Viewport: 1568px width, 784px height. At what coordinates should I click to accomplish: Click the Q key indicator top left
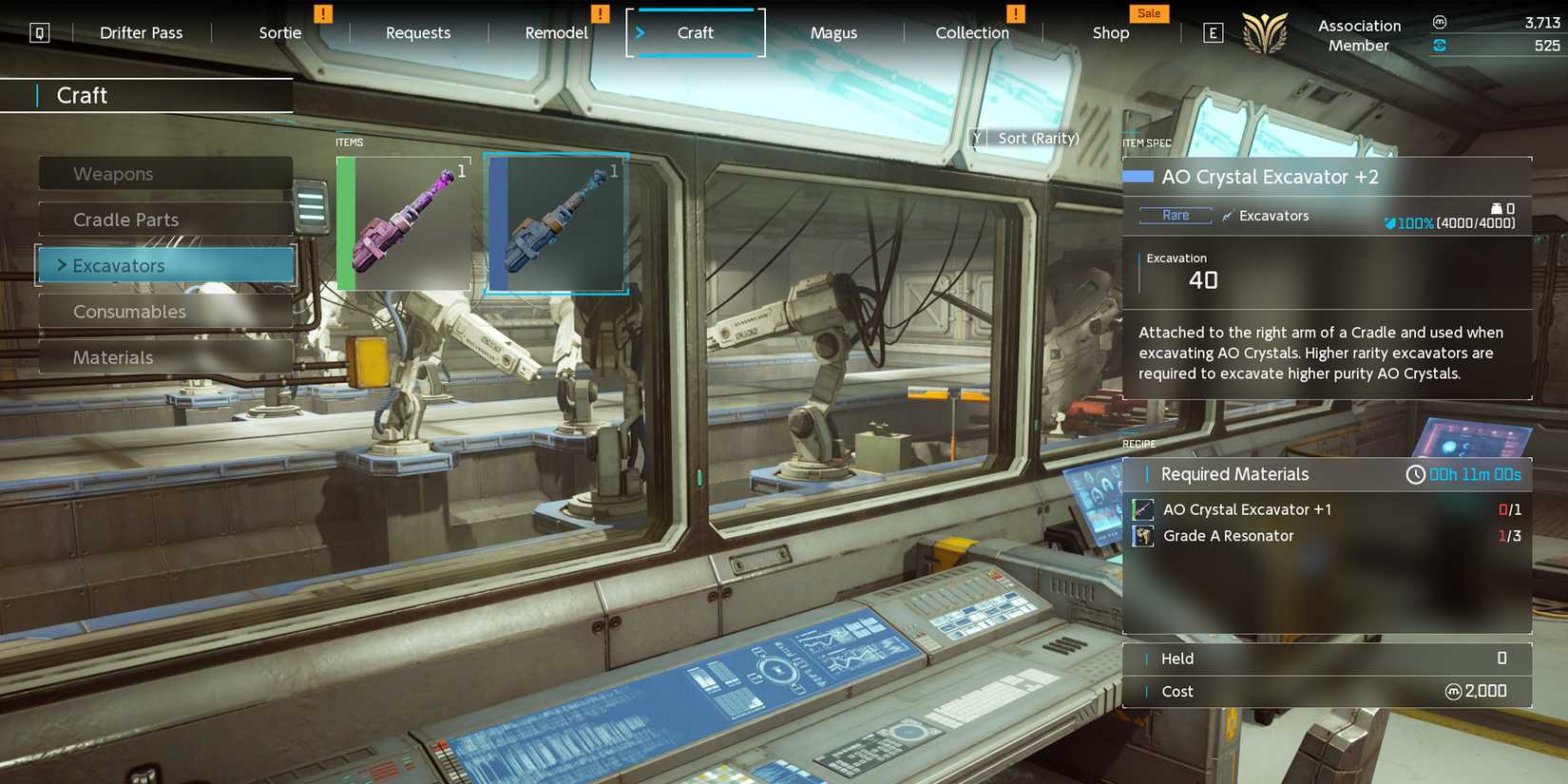[x=39, y=32]
